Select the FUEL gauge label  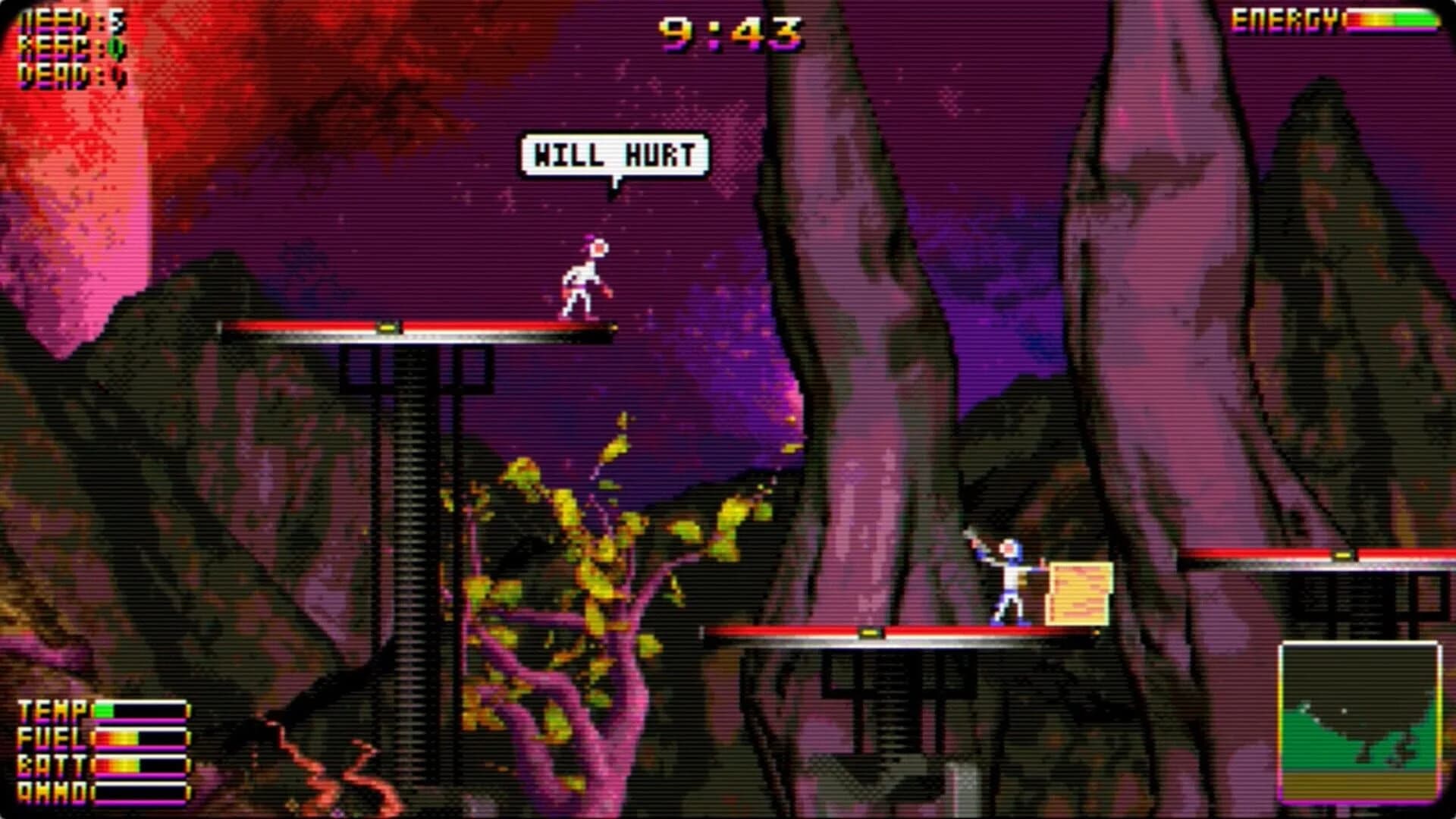pyautogui.click(x=52, y=737)
